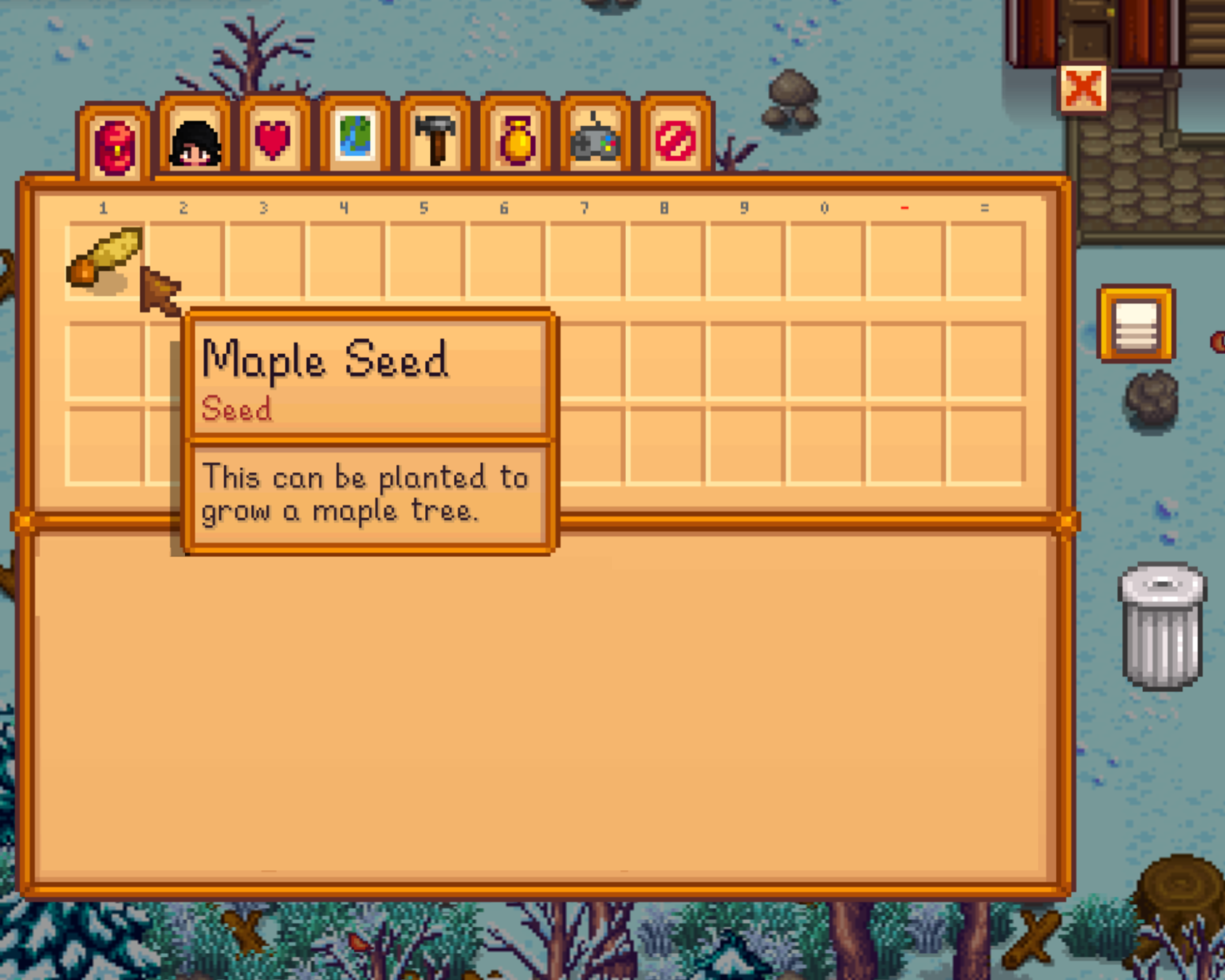View the Map tab
The image size is (1225, 980).
coord(355,140)
